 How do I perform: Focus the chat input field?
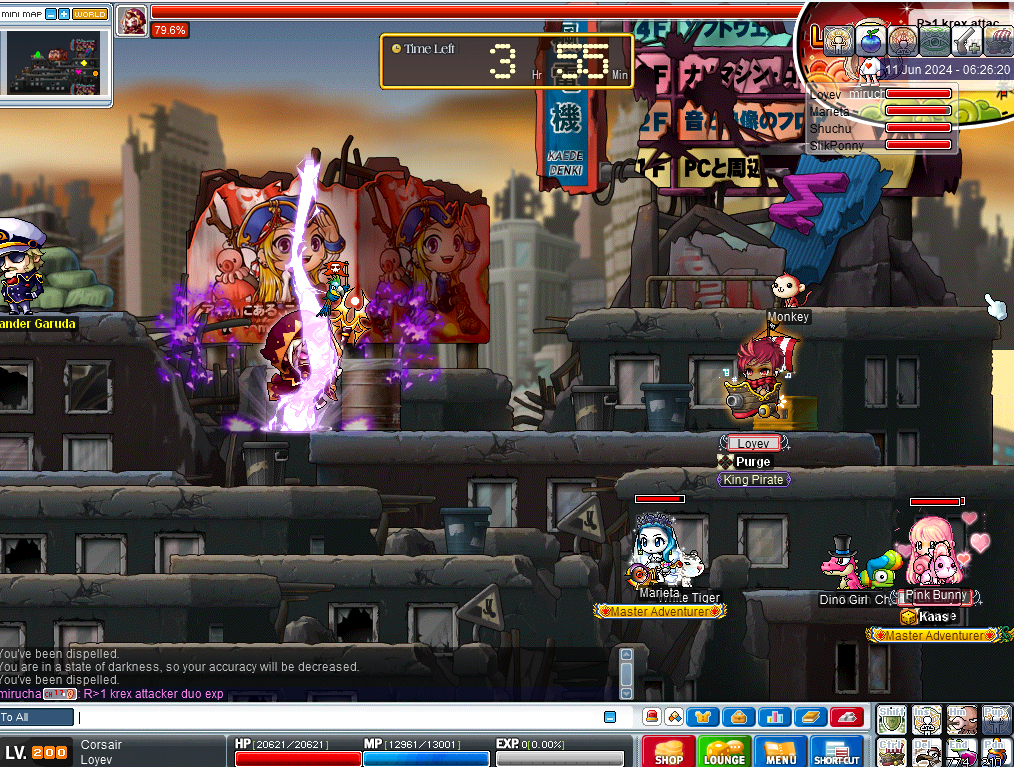(340, 717)
